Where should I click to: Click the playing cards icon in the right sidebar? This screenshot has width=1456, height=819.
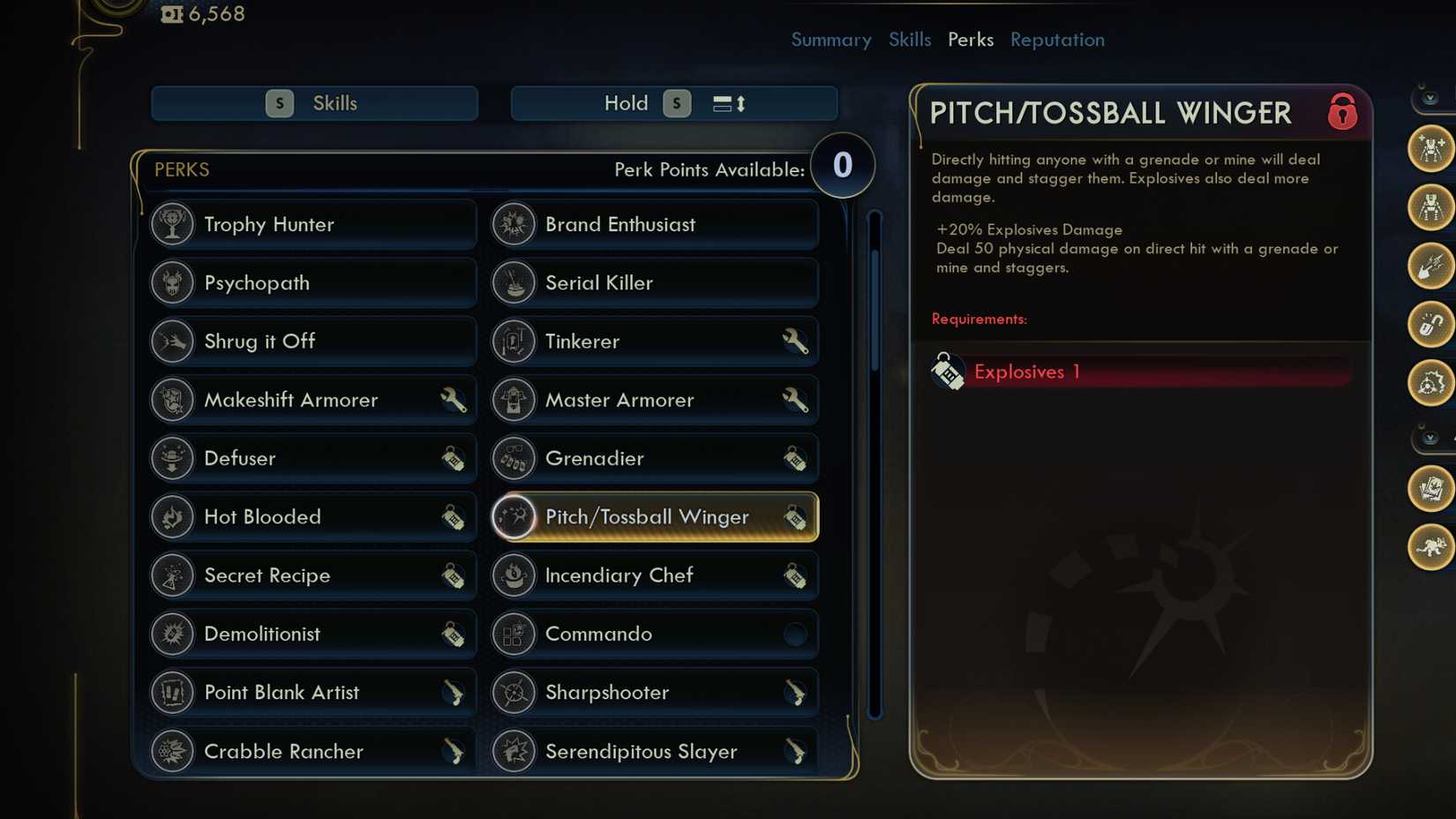[1431, 490]
